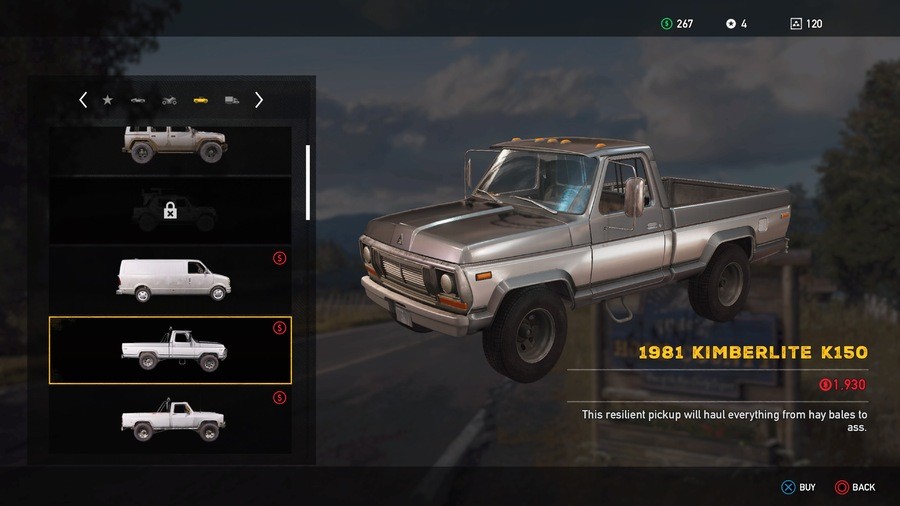Choose the locked vehicle entry
900x506 pixels.
[x=171, y=210]
